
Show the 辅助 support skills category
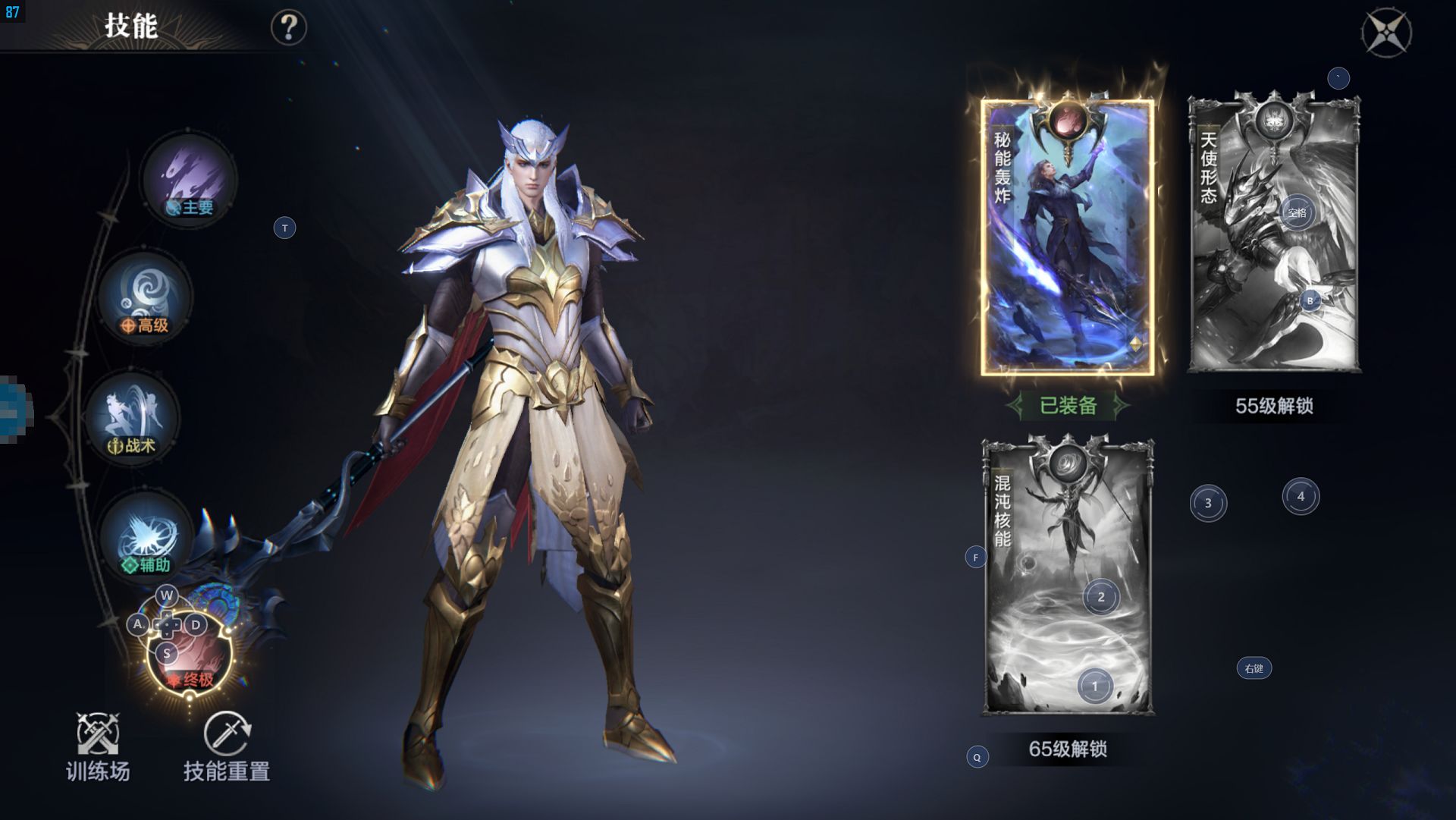[146, 538]
